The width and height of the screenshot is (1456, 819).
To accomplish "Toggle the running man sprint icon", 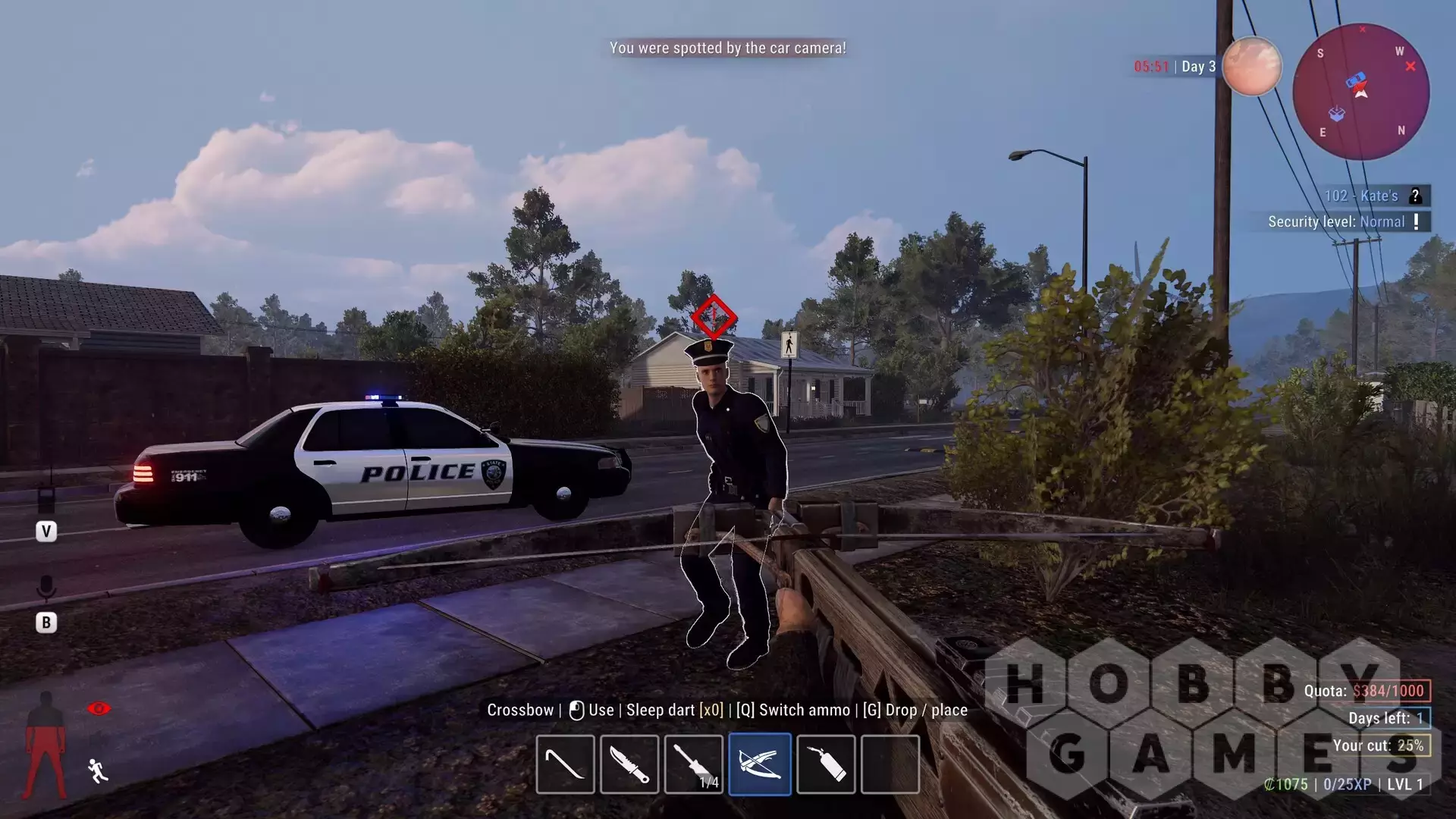I will (98, 770).
